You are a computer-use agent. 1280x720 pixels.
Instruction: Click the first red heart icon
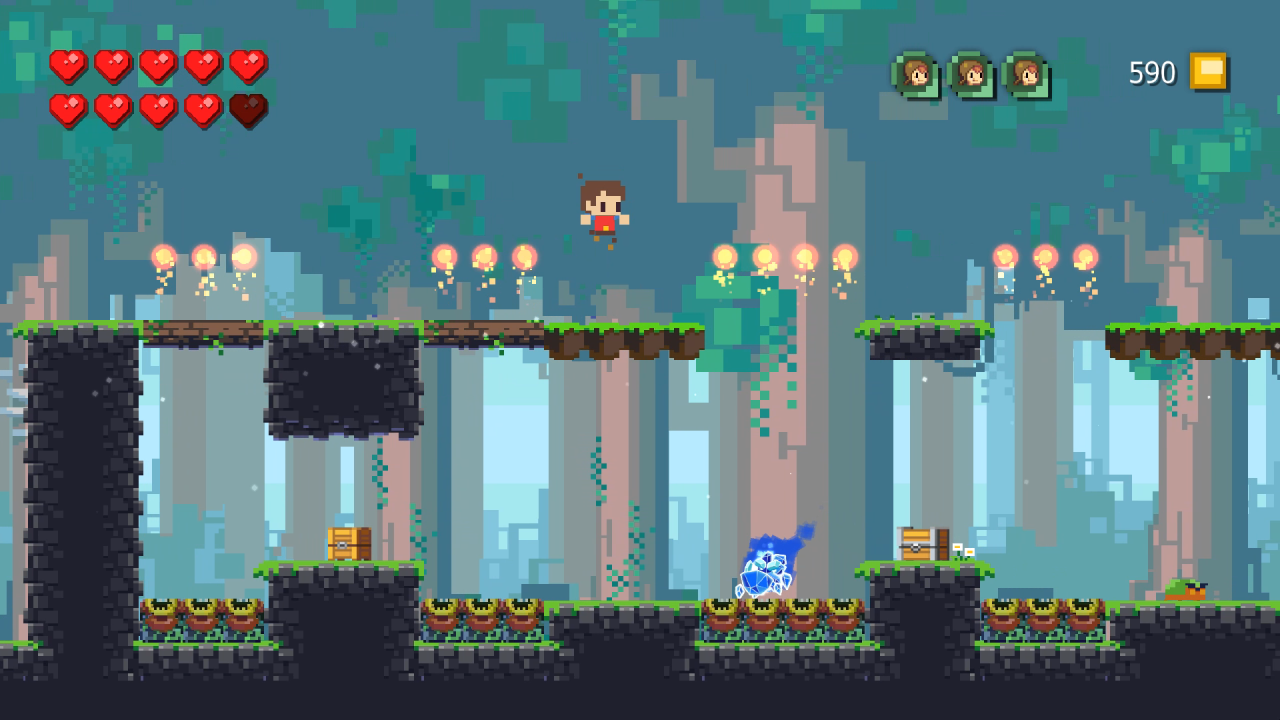click(67, 67)
